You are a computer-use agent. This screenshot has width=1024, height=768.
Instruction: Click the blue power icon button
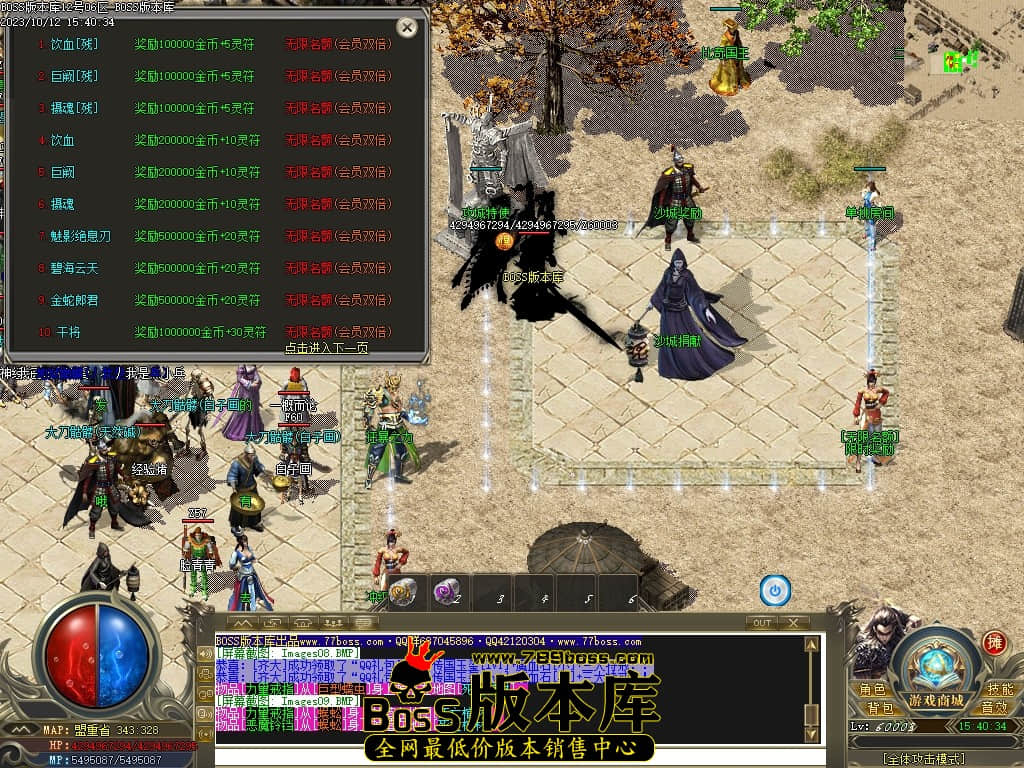coord(775,591)
